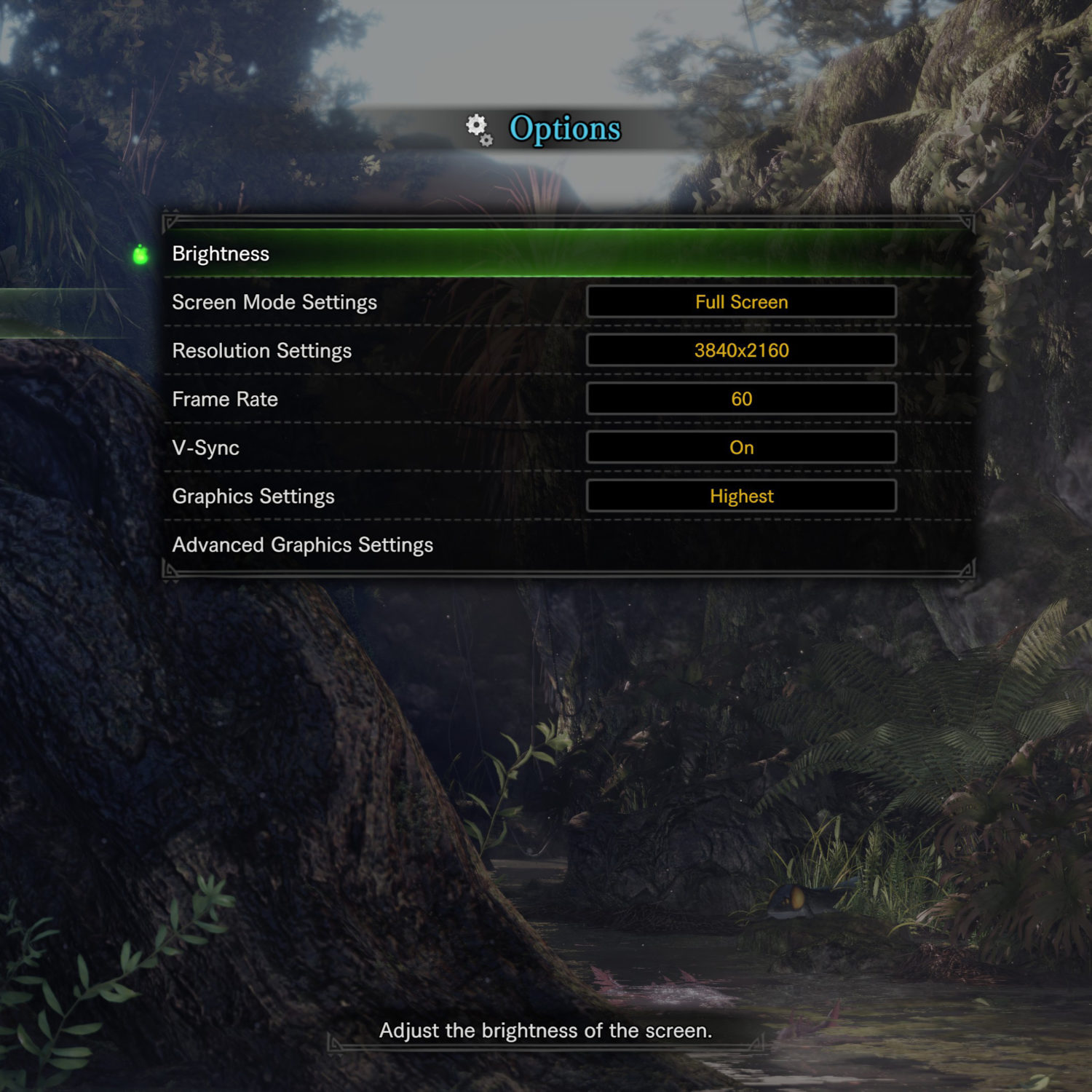The image size is (1092, 1092).
Task: Change the Highest graphics preset
Action: click(x=741, y=496)
